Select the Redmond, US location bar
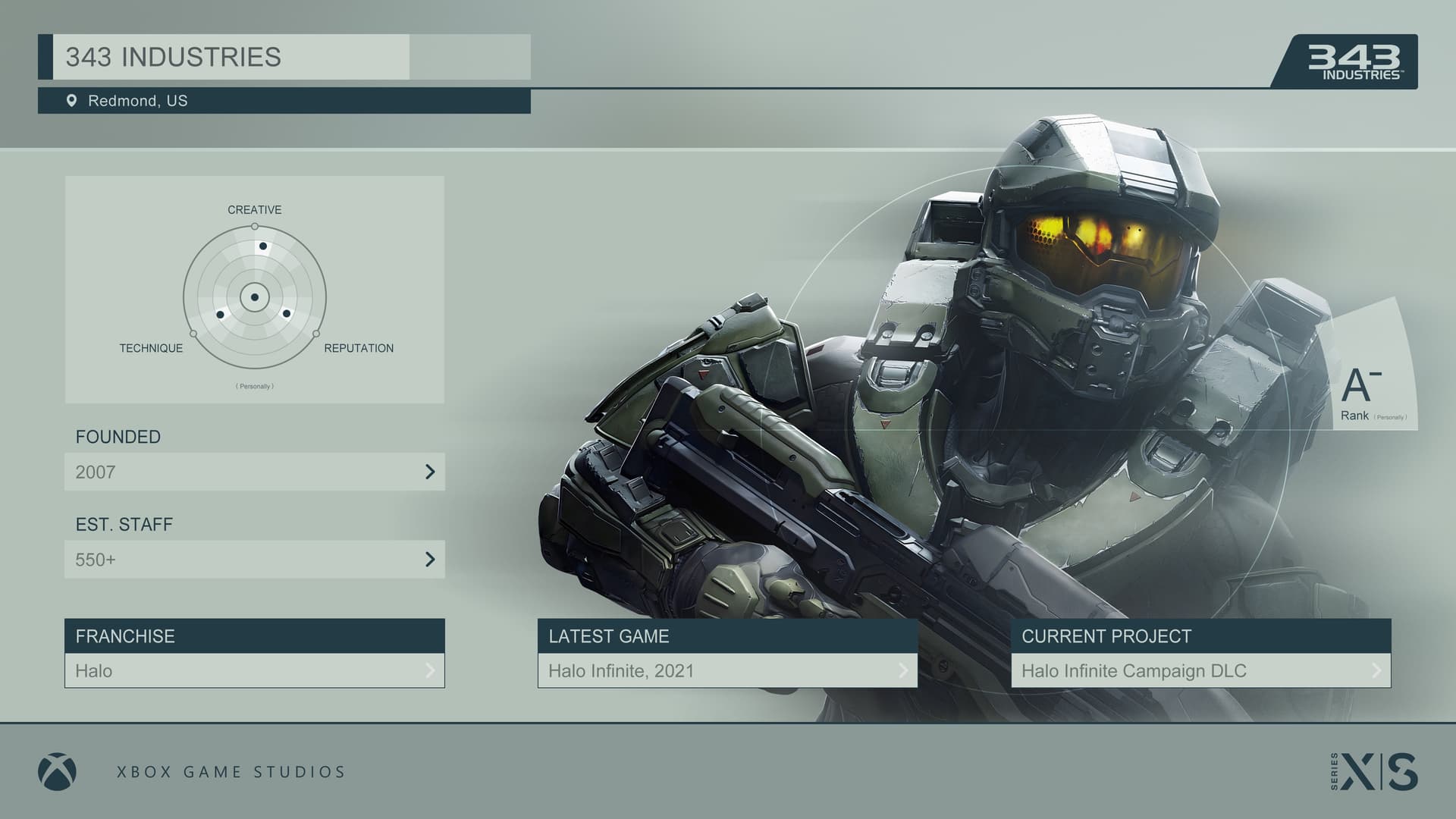 [x=284, y=101]
